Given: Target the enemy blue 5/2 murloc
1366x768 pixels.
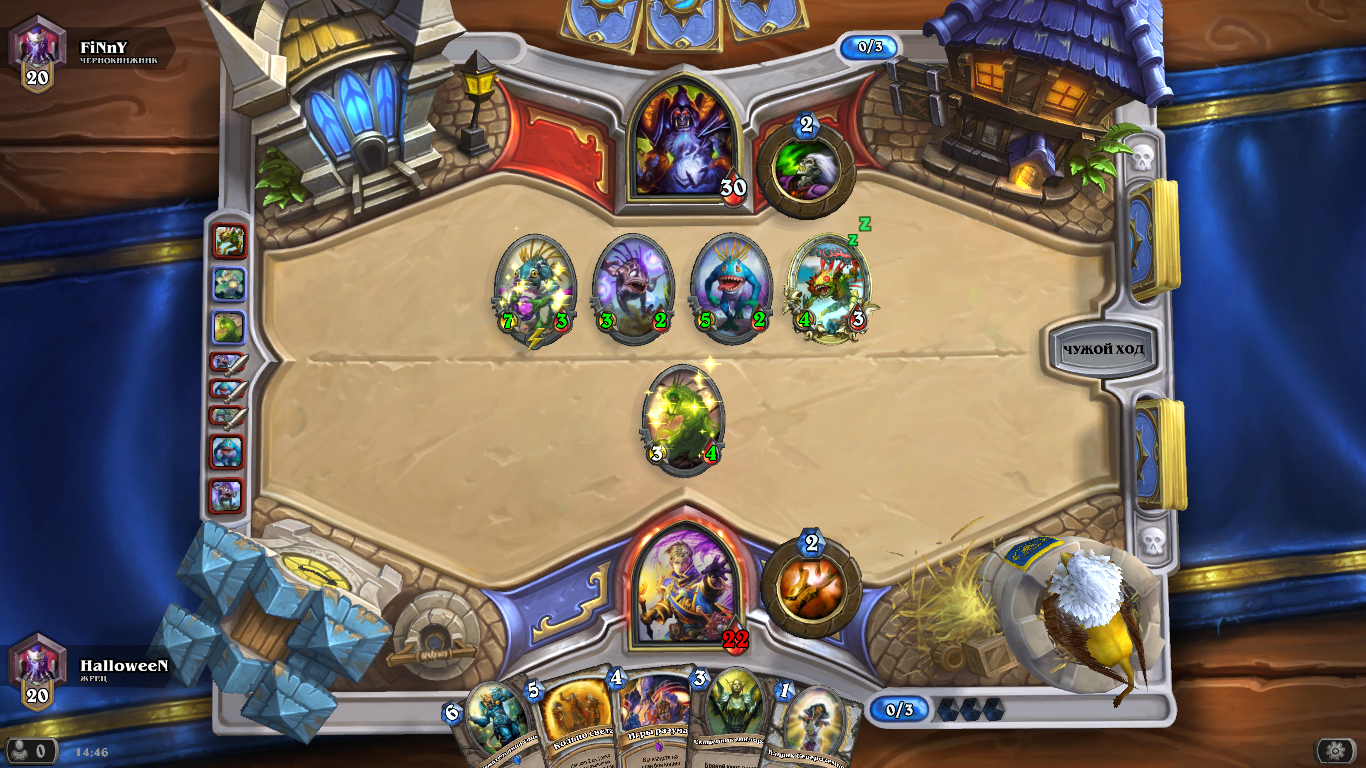Looking at the screenshot, I should 731,288.
